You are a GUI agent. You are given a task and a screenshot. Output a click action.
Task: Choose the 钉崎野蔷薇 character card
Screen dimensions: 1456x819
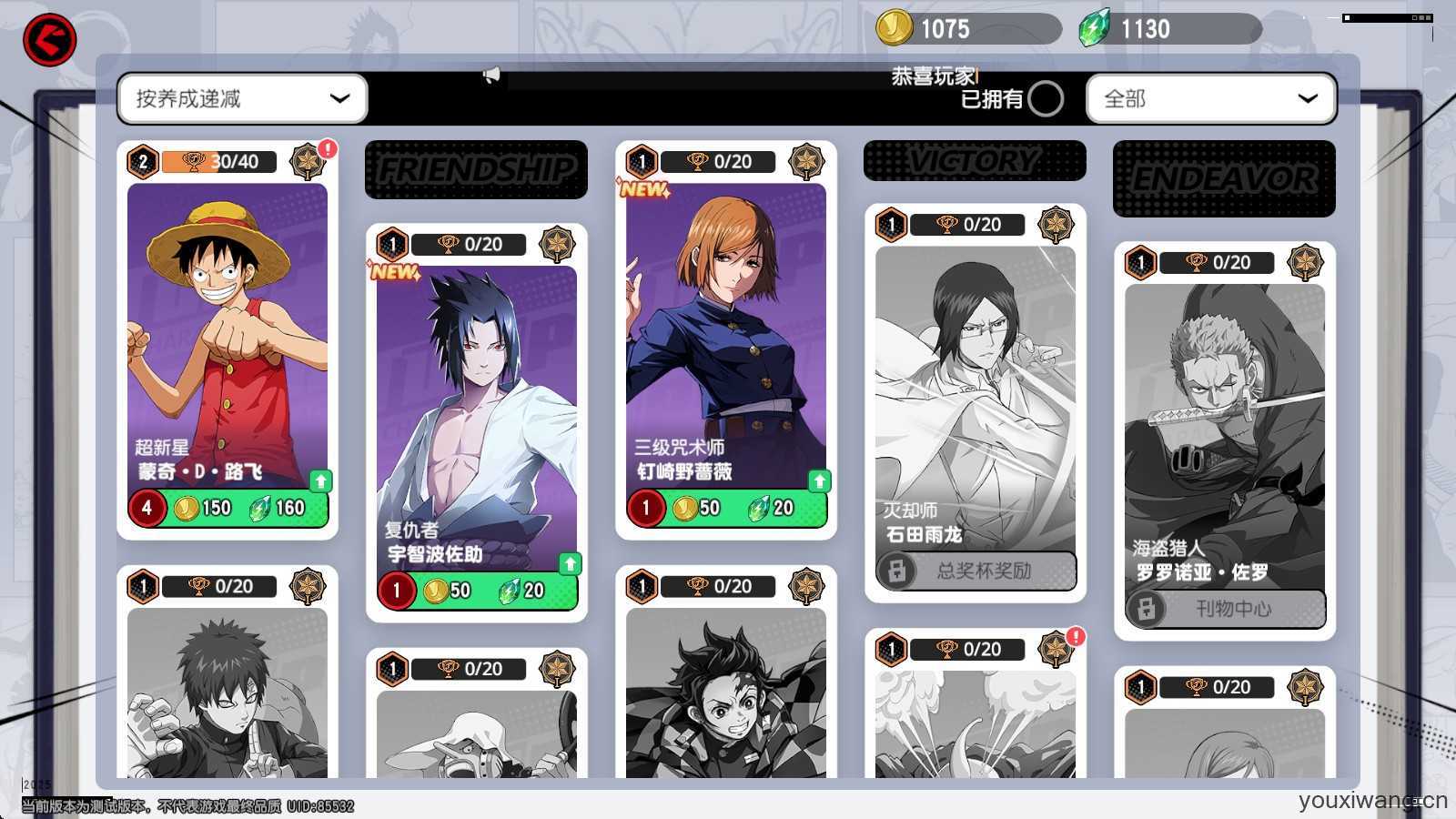(725, 328)
